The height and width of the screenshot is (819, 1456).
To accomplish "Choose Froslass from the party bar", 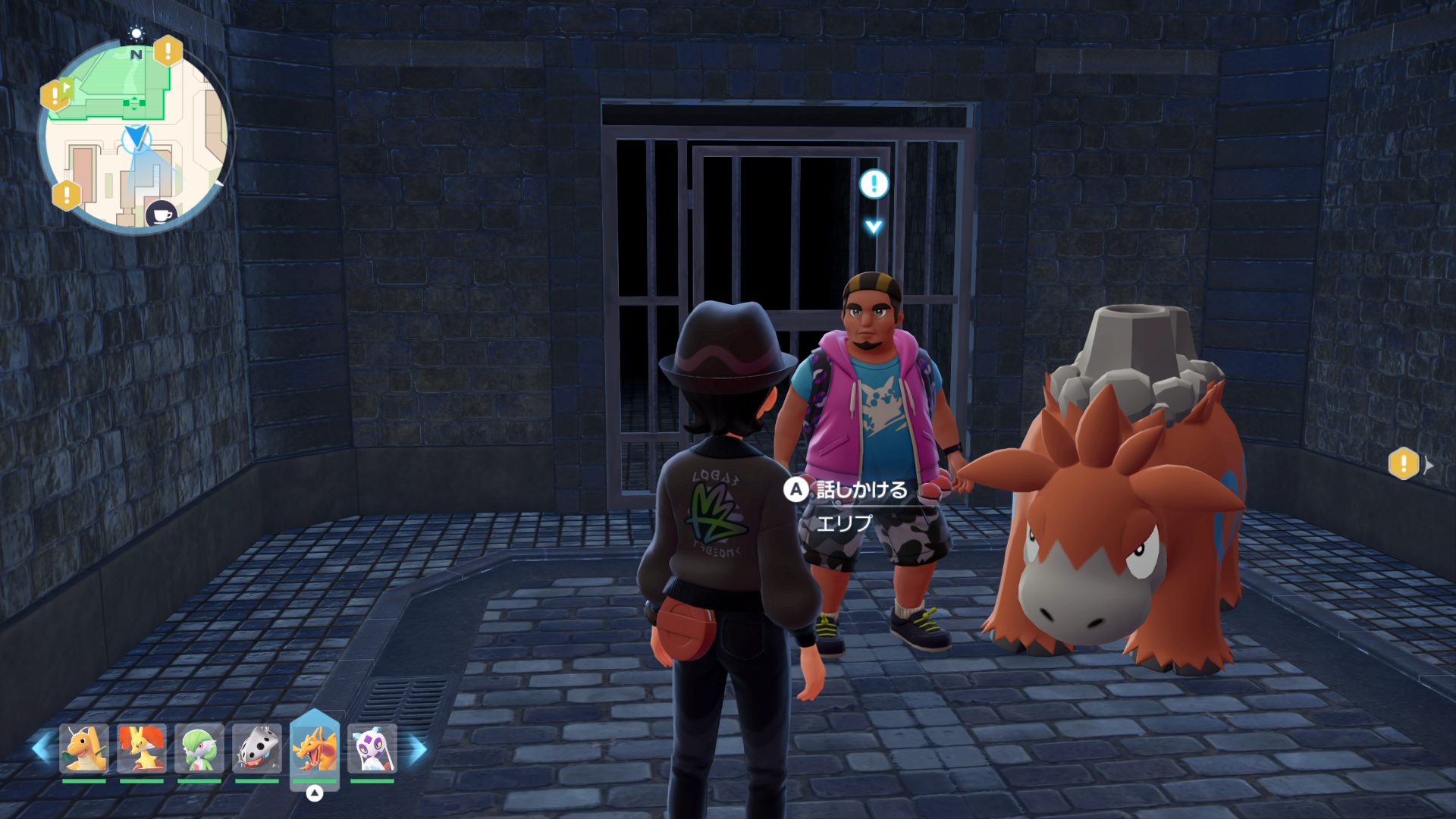I will point(372,748).
